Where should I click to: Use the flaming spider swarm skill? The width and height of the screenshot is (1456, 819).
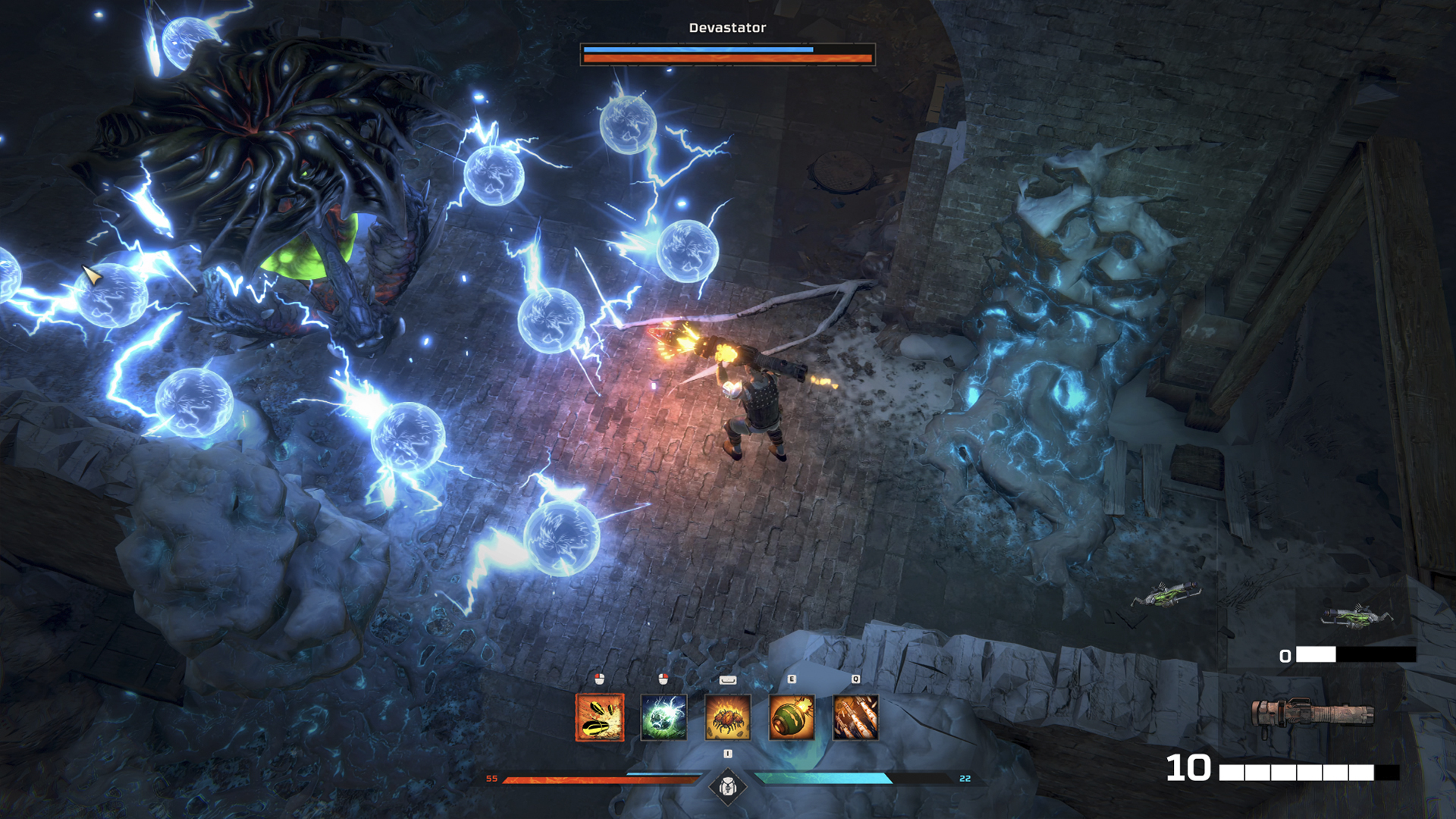(728, 717)
